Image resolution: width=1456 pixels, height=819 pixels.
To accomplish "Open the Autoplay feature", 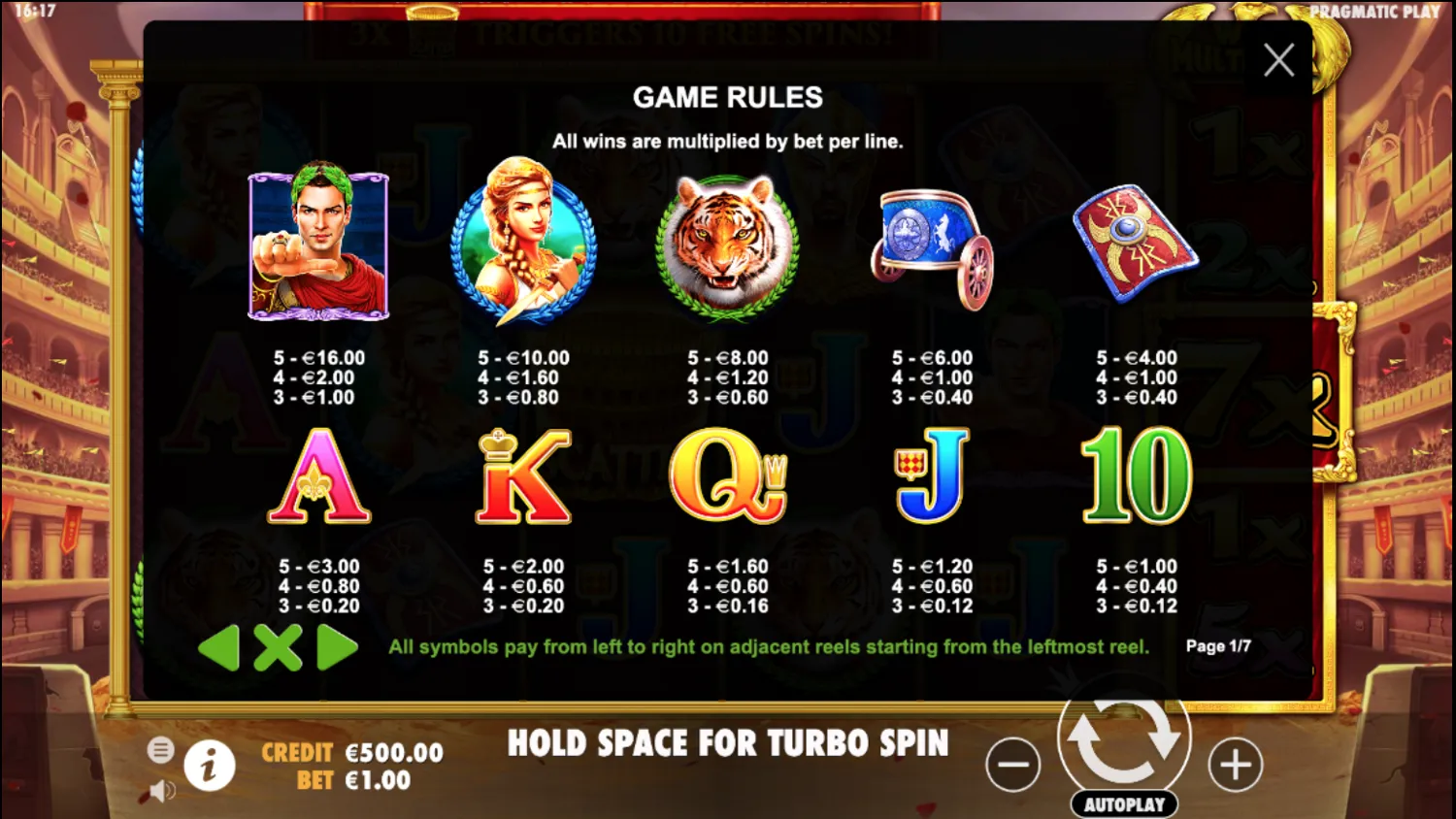I will [x=1124, y=803].
